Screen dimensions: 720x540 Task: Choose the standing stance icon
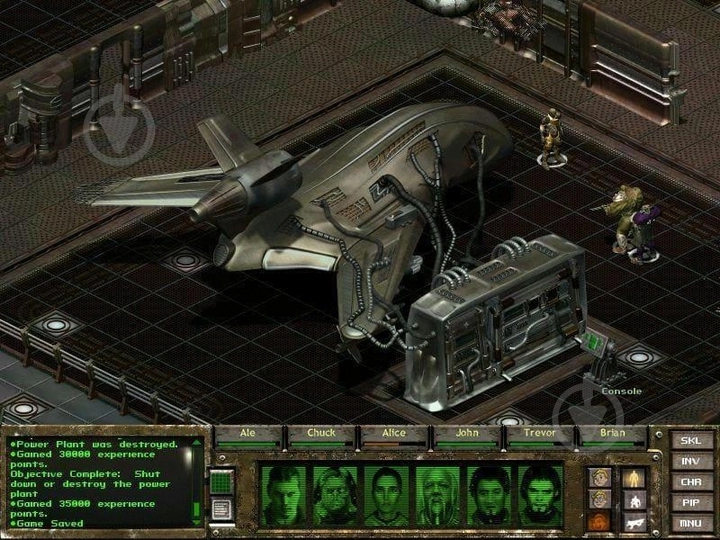634,477
